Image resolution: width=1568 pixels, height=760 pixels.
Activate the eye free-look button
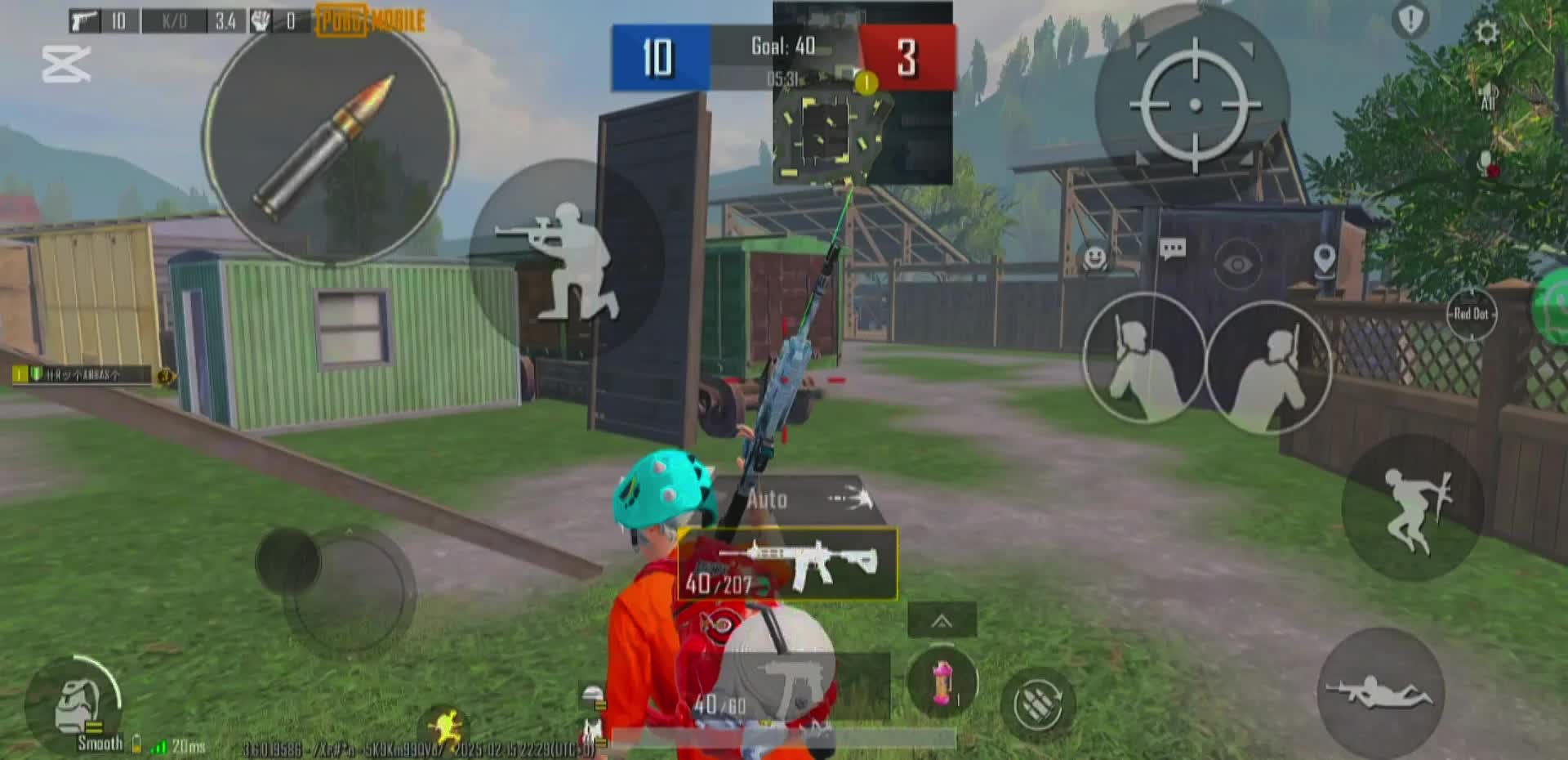tap(1237, 263)
